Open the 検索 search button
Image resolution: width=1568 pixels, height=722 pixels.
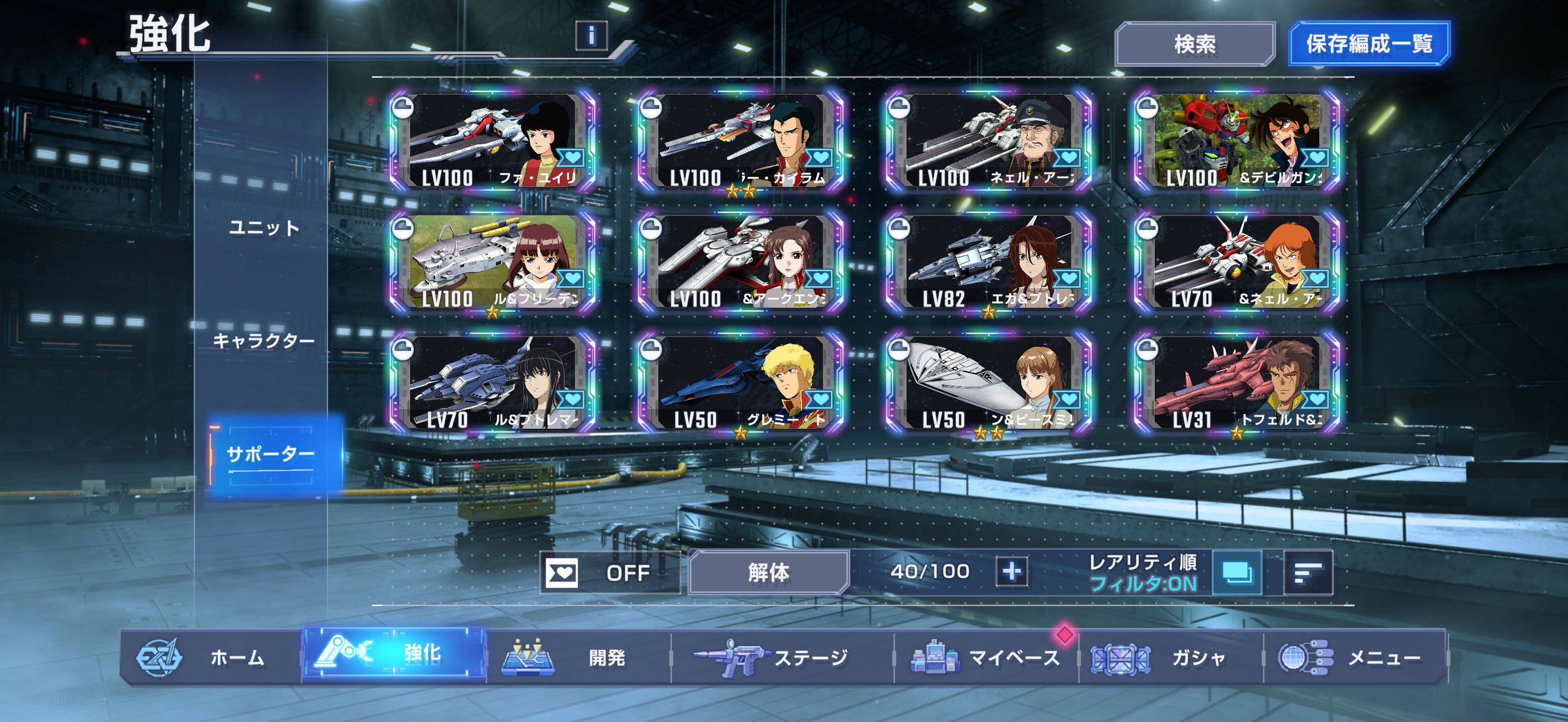pyautogui.click(x=1194, y=44)
